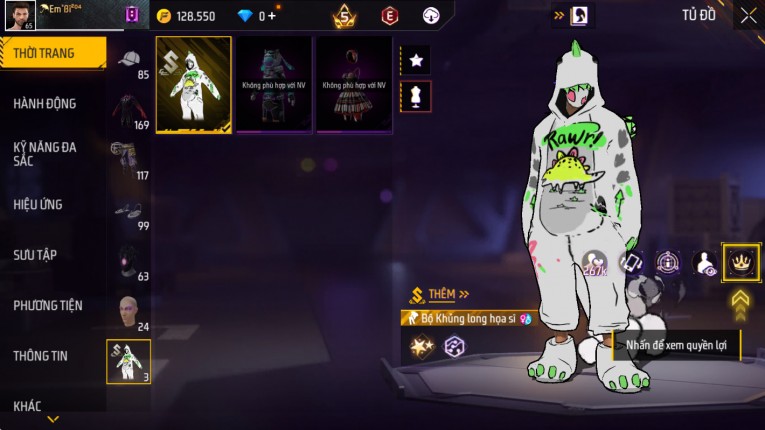Switch to the THÔNG TIN category

click(41, 355)
